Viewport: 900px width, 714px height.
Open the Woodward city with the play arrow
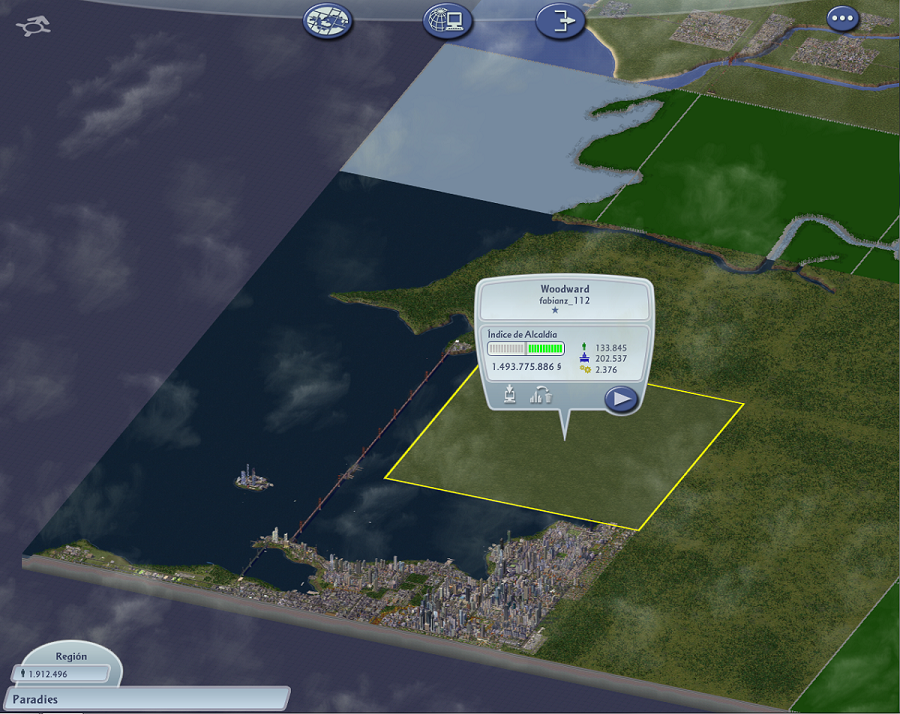point(621,399)
